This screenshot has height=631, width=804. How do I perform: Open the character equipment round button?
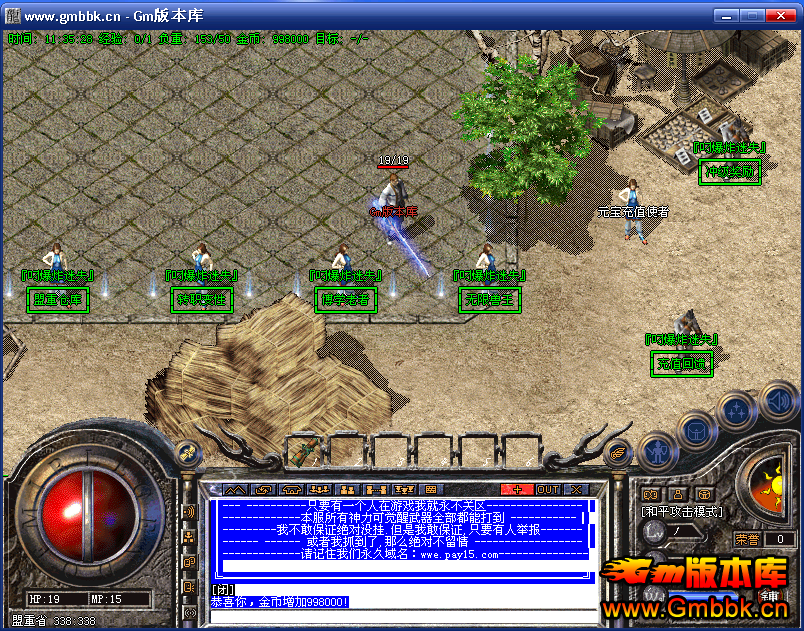point(656,449)
